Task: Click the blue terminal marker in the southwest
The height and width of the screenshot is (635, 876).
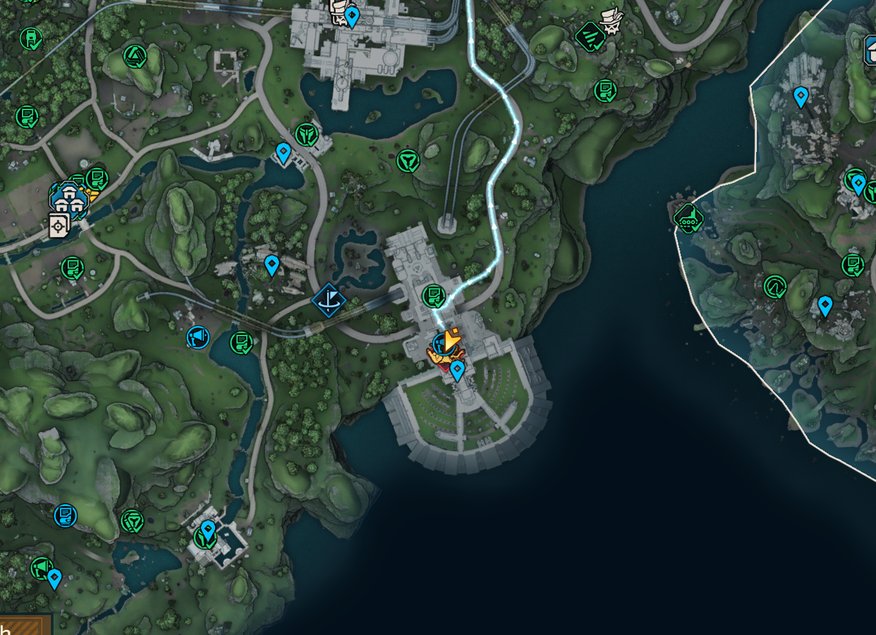Action: pos(66,515)
